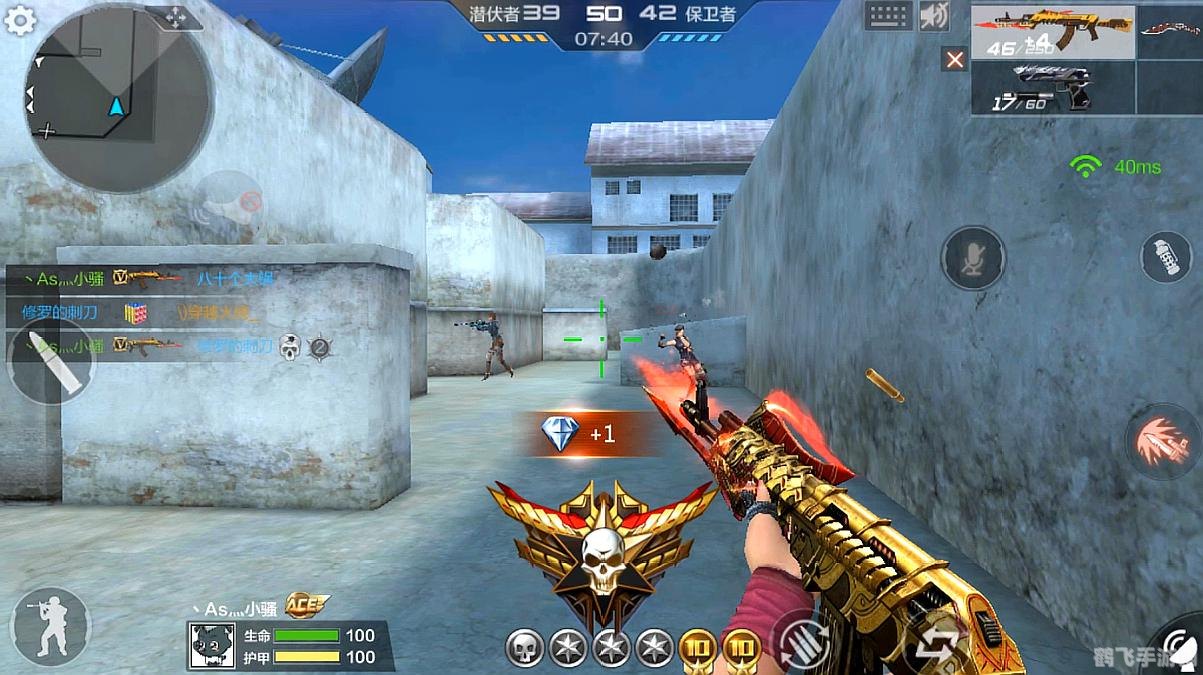The image size is (1203, 675).
Task: Tap the circular minimap
Action: tap(118, 98)
